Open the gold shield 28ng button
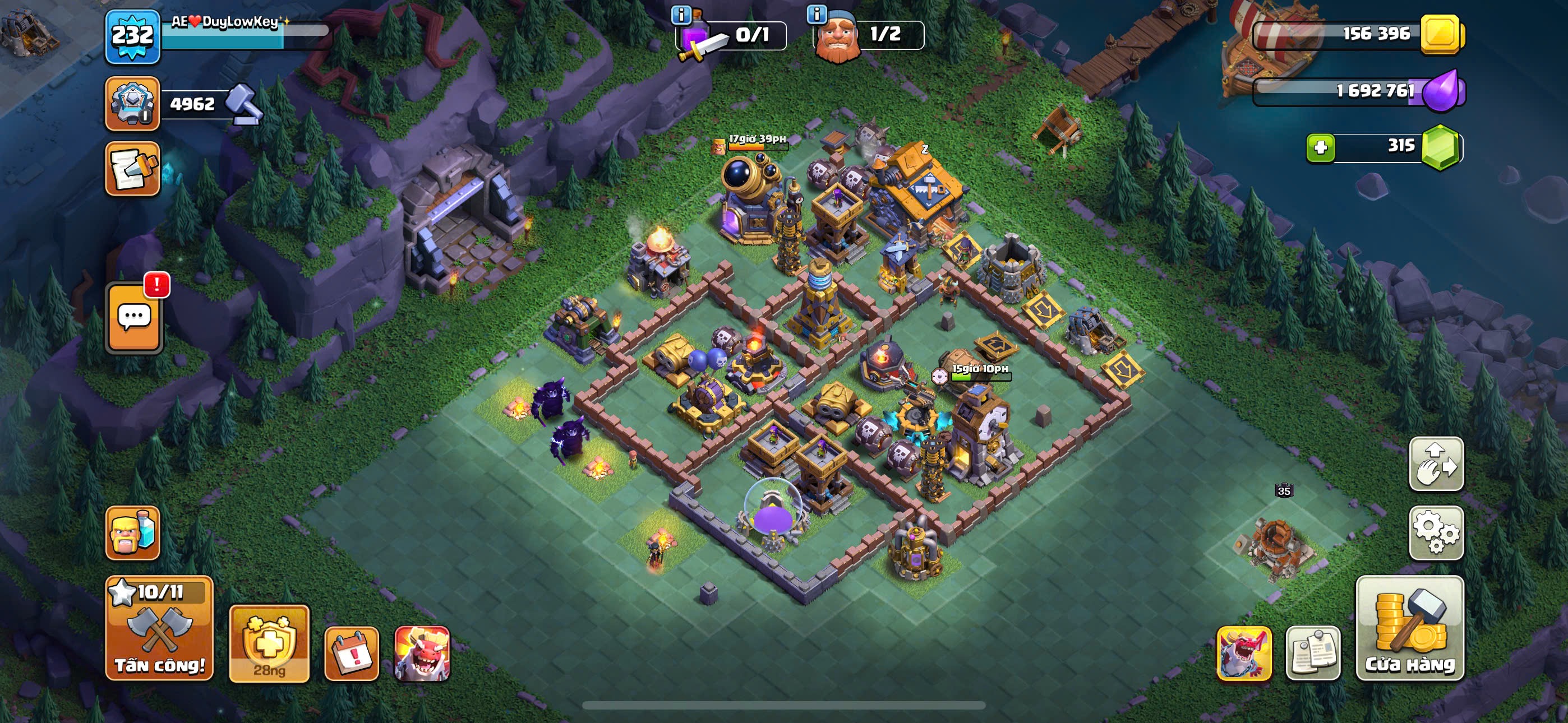Image resolution: width=1568 pixels, height=723 pixels. [269, 643]
